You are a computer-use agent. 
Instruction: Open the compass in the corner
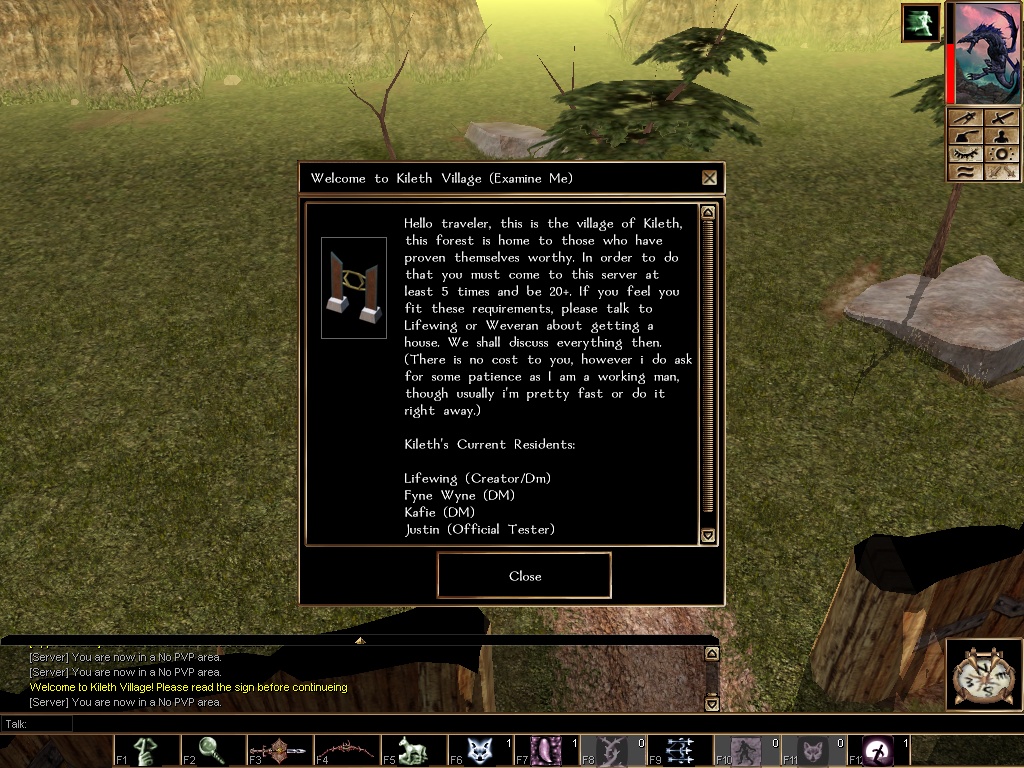tap(983, 675)
